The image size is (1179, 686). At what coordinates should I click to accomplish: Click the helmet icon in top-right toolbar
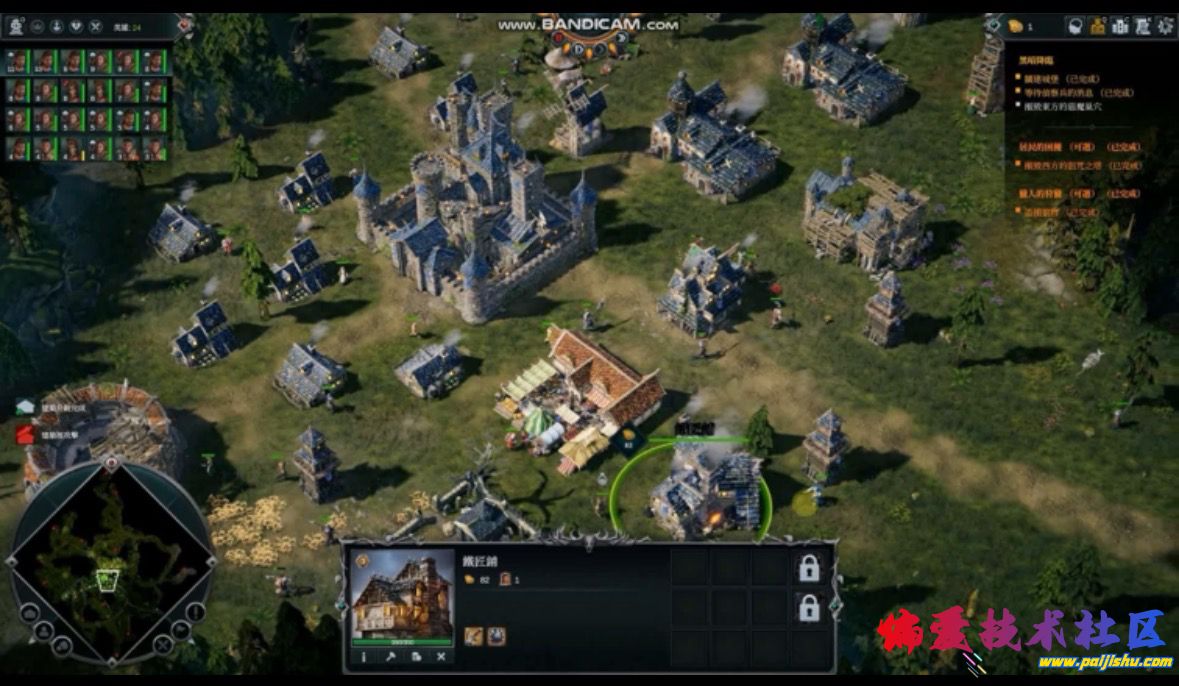[x=1075, y=27]
